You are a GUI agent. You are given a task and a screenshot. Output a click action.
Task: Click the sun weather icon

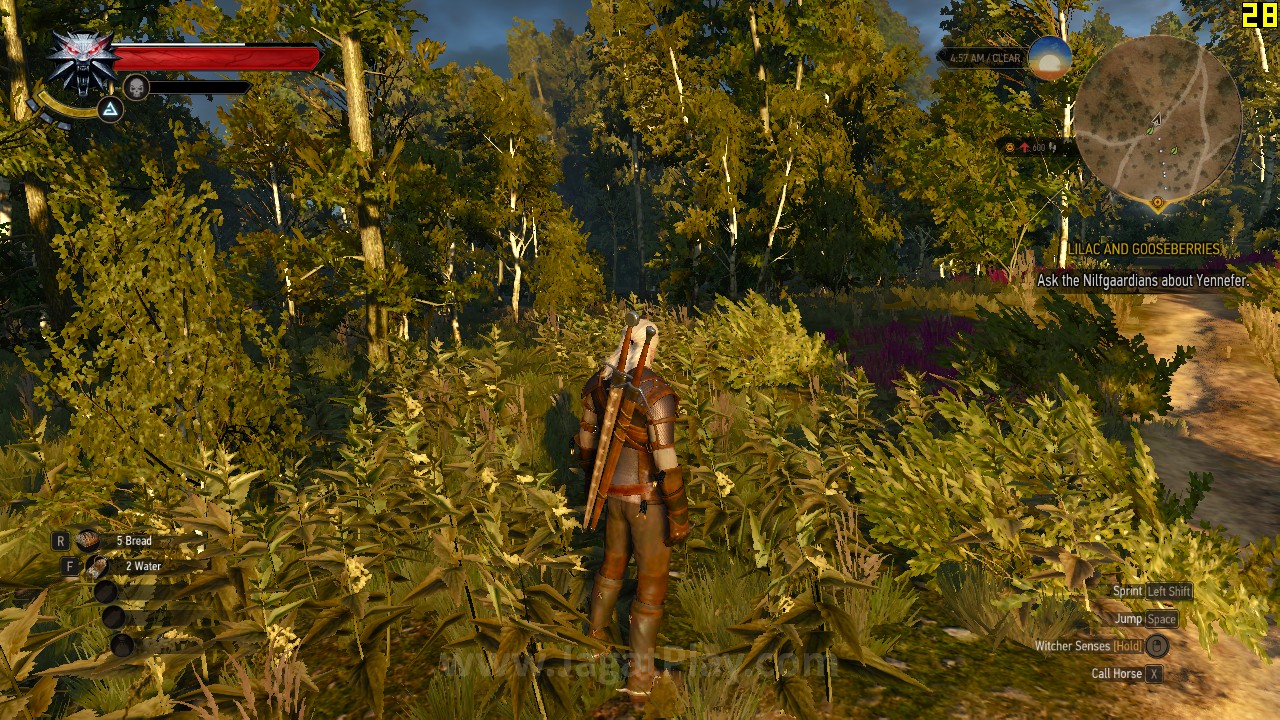click(x=1050, y=59)
